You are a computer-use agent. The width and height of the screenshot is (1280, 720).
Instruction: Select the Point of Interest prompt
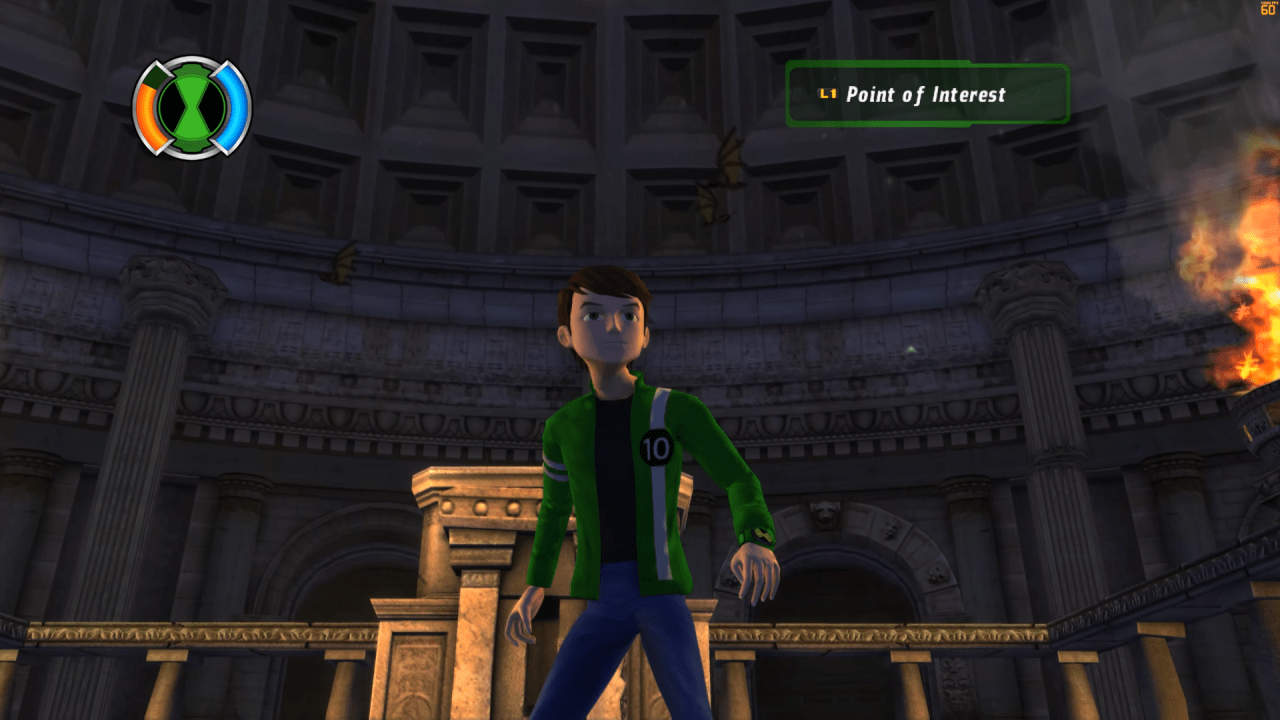pyautogui.click(x=926, y=95)
